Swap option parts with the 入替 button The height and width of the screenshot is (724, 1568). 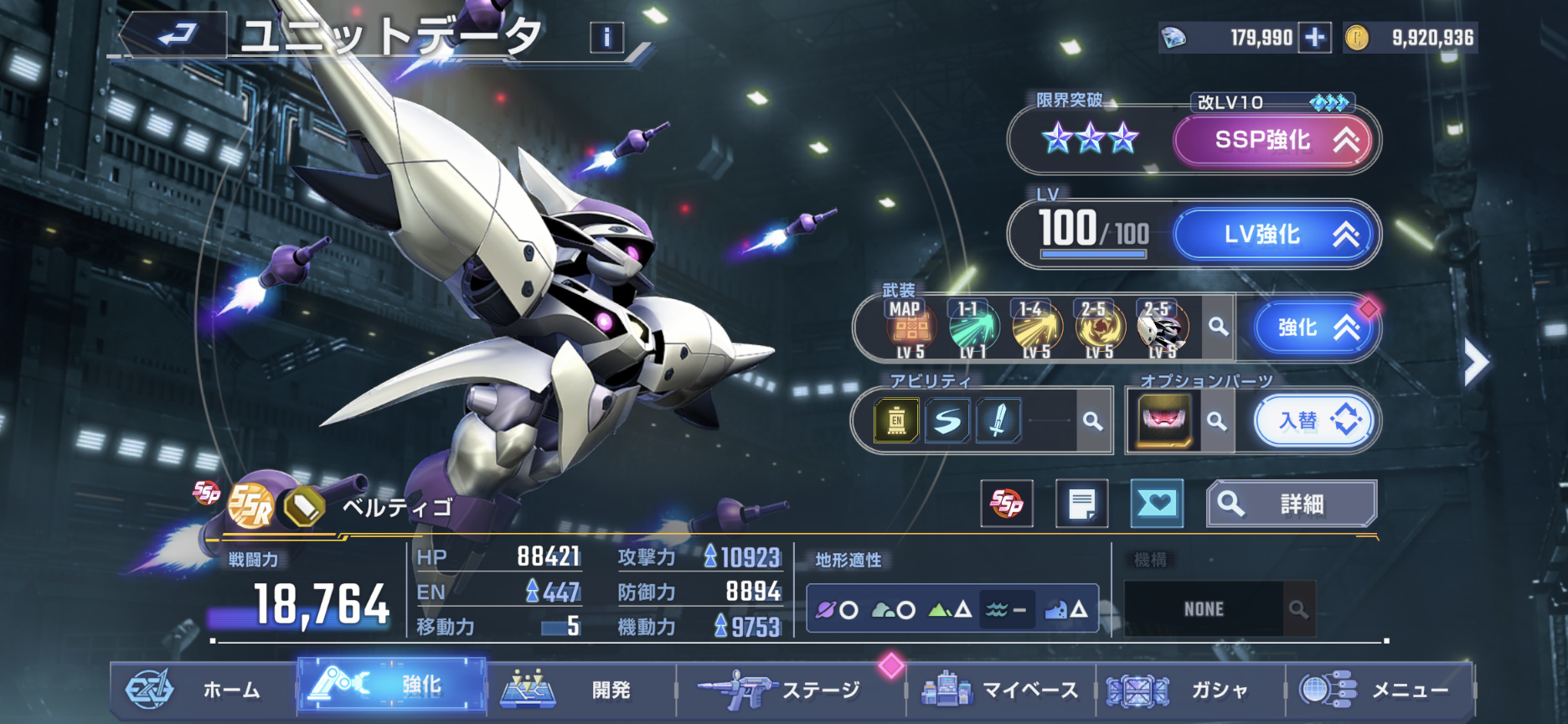(1313, 421)
